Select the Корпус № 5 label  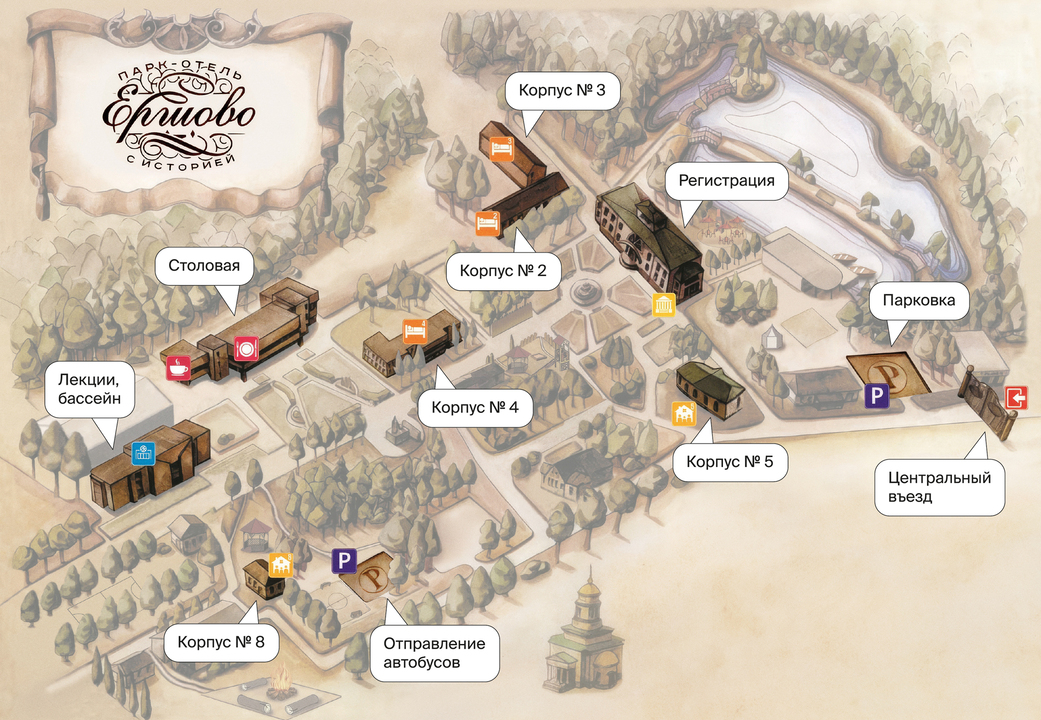(730, 463)
